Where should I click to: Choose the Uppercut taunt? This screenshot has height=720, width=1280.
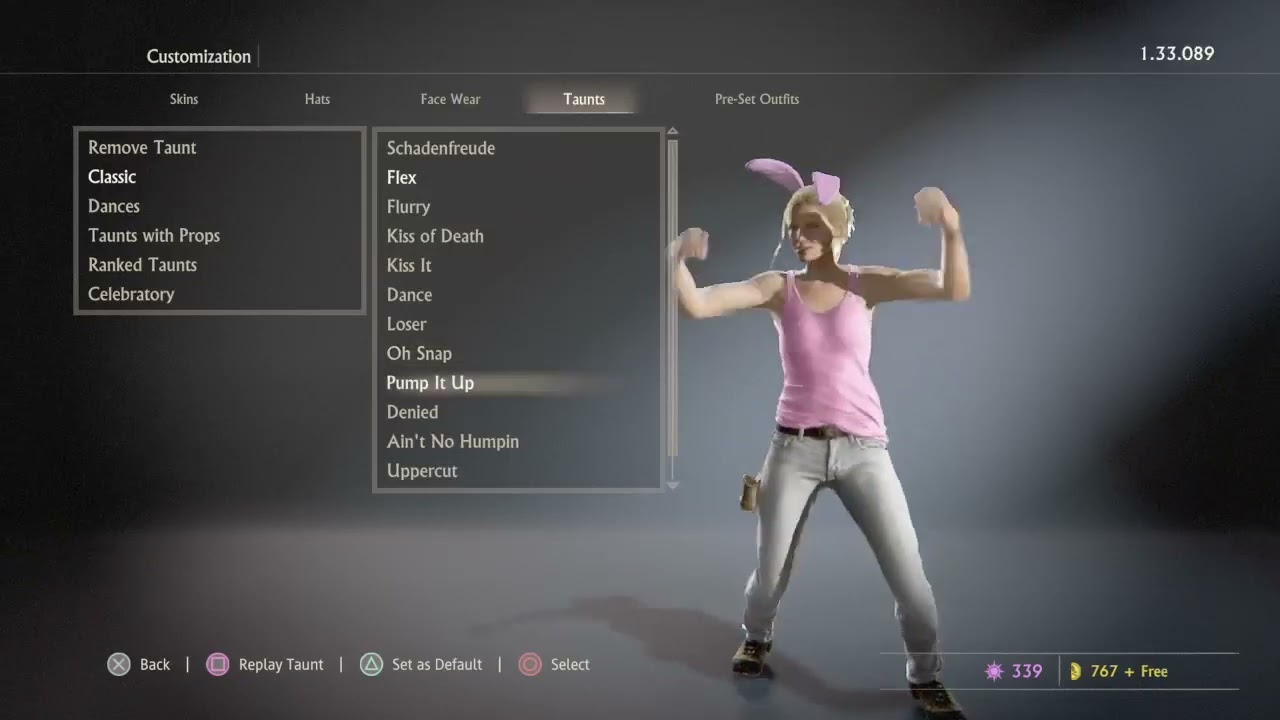[x=422, y=471]
